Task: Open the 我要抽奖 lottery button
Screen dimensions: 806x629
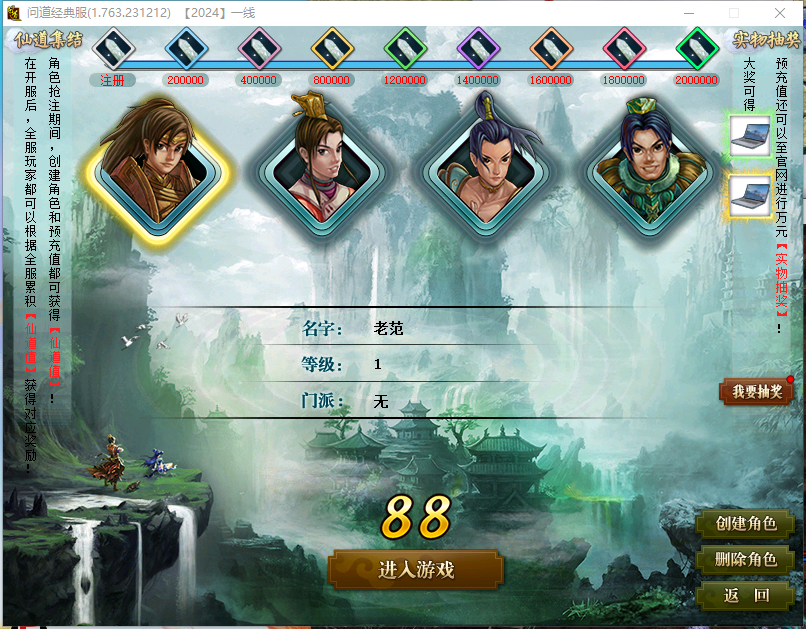Action: tap(756, 392)
